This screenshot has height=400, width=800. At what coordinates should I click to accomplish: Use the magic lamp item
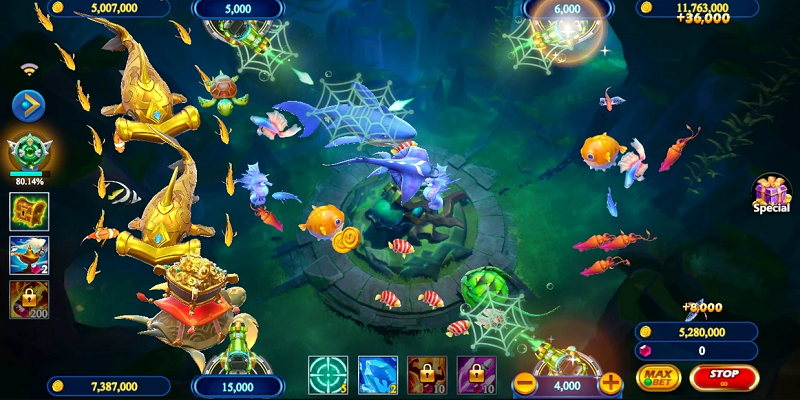(29, 255)
